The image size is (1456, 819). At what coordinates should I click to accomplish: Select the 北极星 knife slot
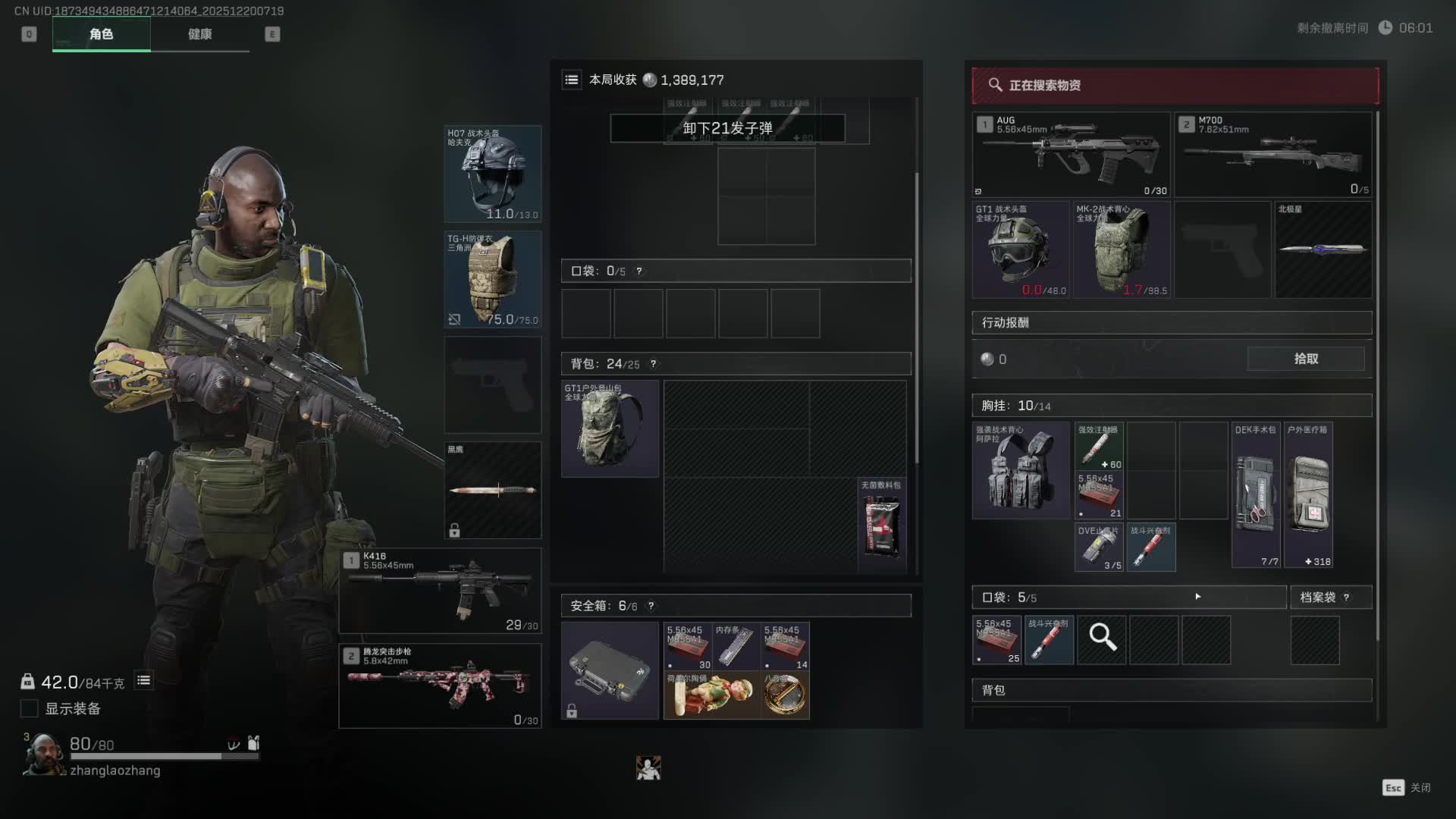tap(1323, 249)
